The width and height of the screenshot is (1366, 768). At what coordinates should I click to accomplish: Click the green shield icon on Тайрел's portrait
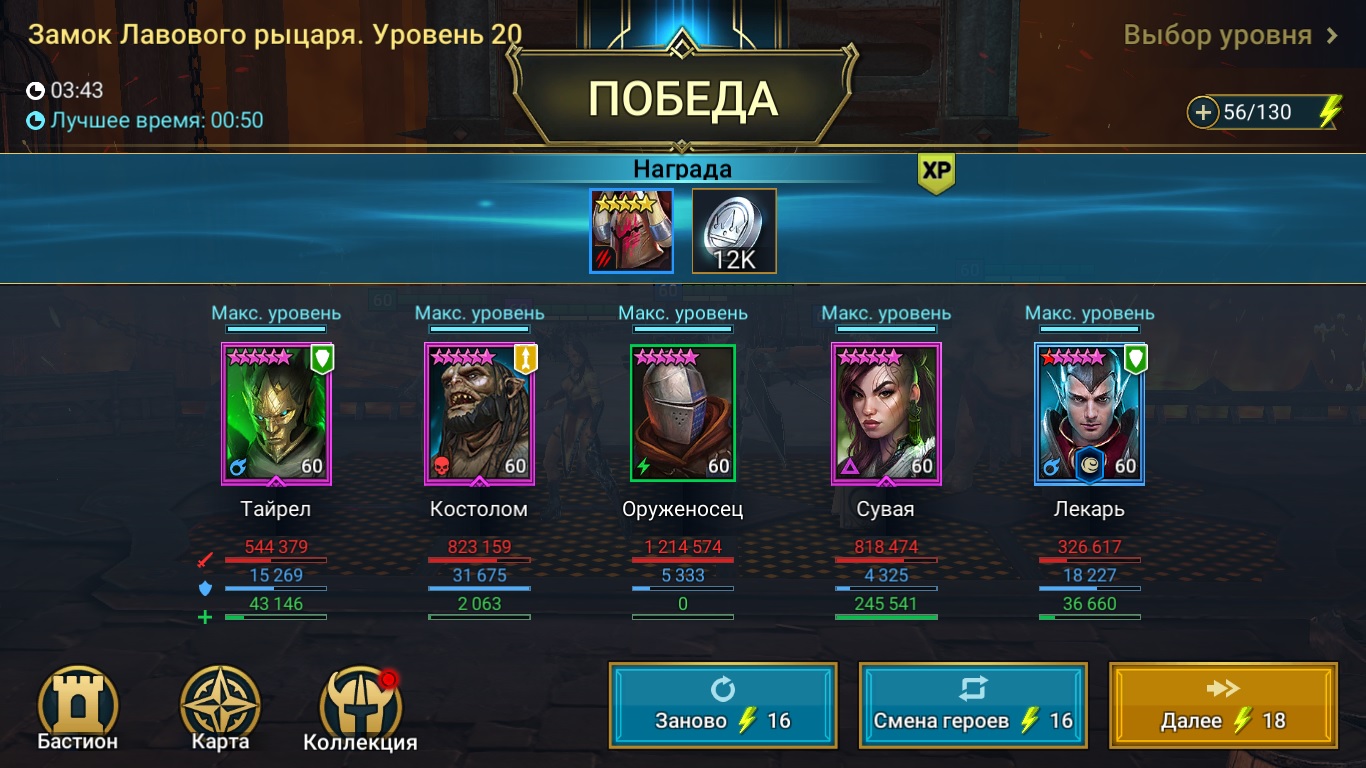tap(320, 360)
